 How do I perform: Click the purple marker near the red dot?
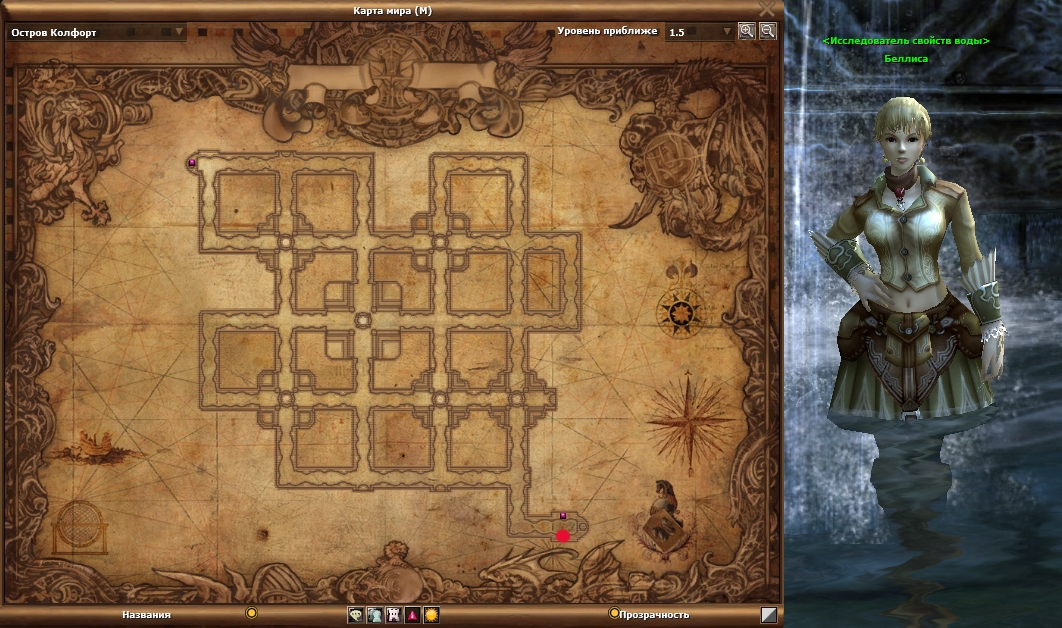click(563, 516)
